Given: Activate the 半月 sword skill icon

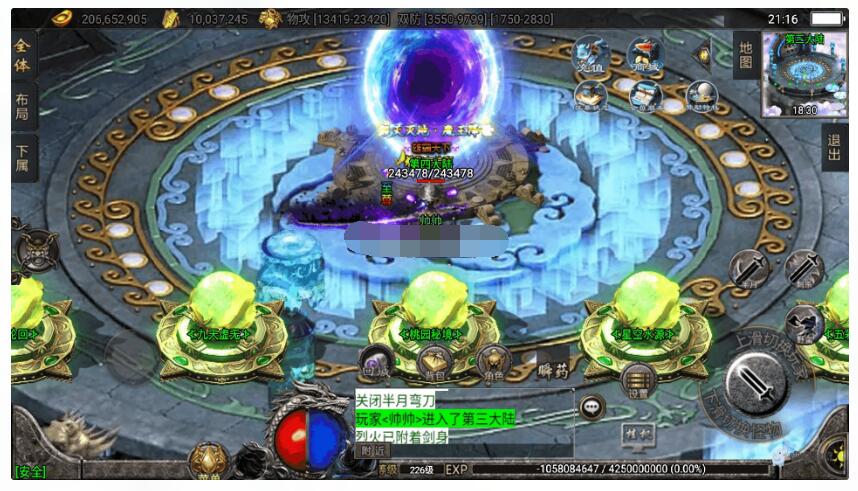Looking at the screenshot, I should 747,268.
